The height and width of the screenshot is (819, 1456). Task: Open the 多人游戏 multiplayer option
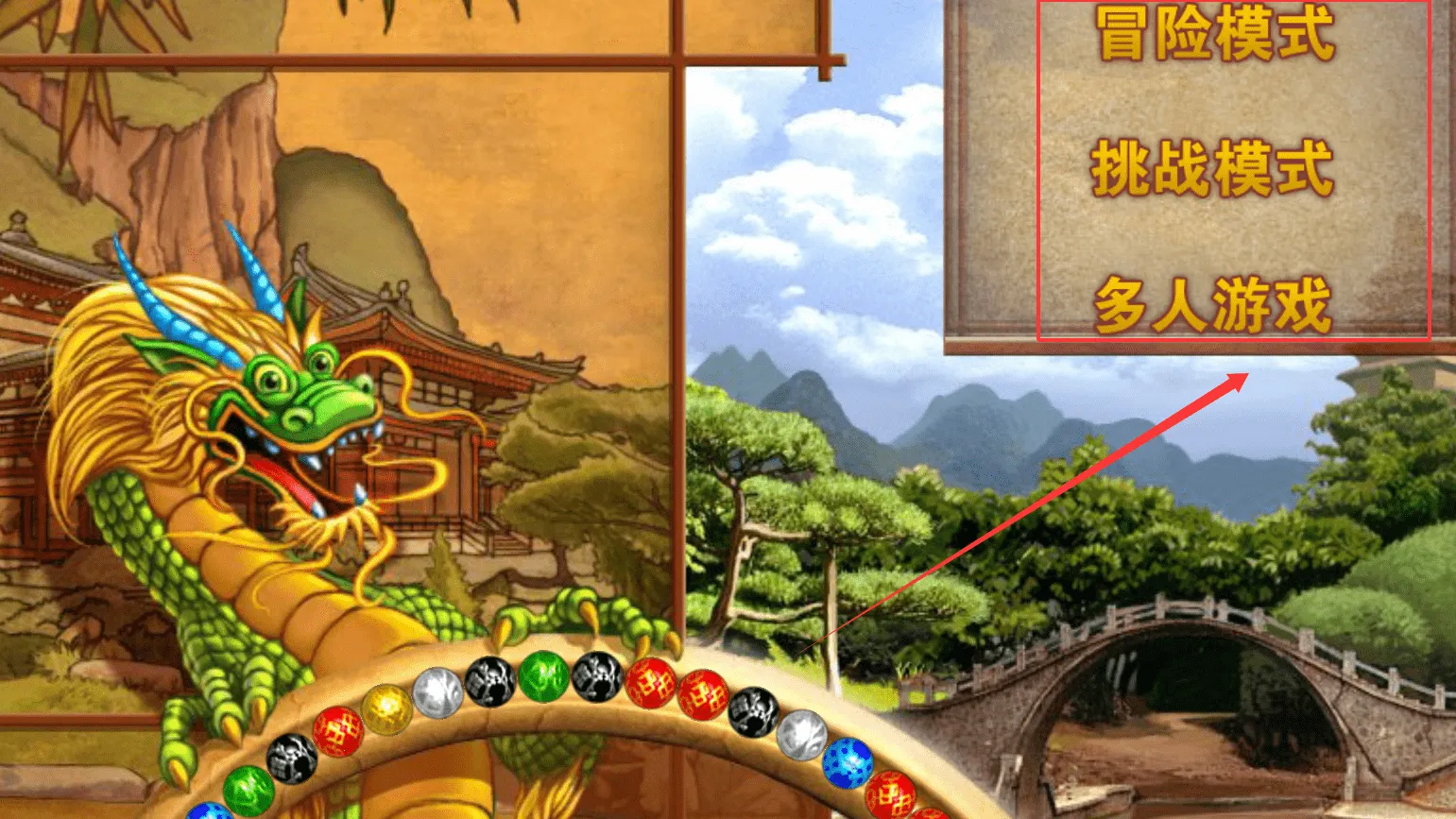pyautogui.click(x=1213, y=305)
